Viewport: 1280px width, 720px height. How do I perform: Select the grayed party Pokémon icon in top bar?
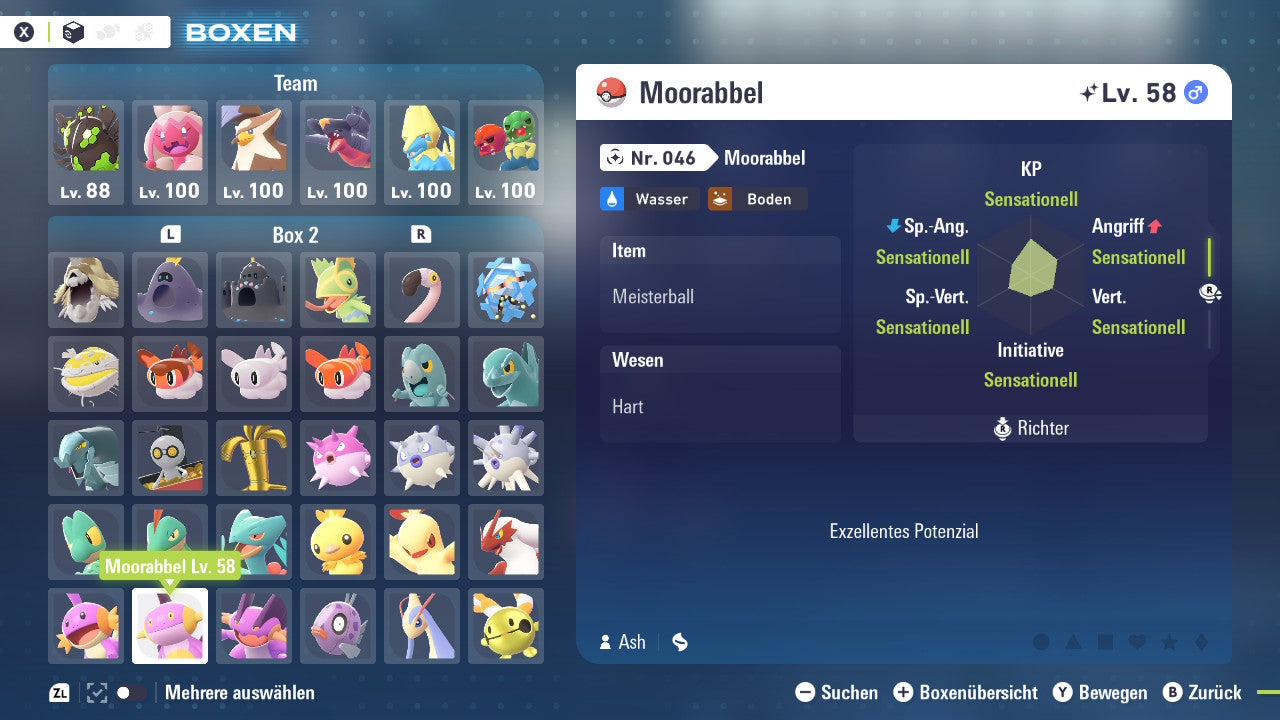[105, 31]
